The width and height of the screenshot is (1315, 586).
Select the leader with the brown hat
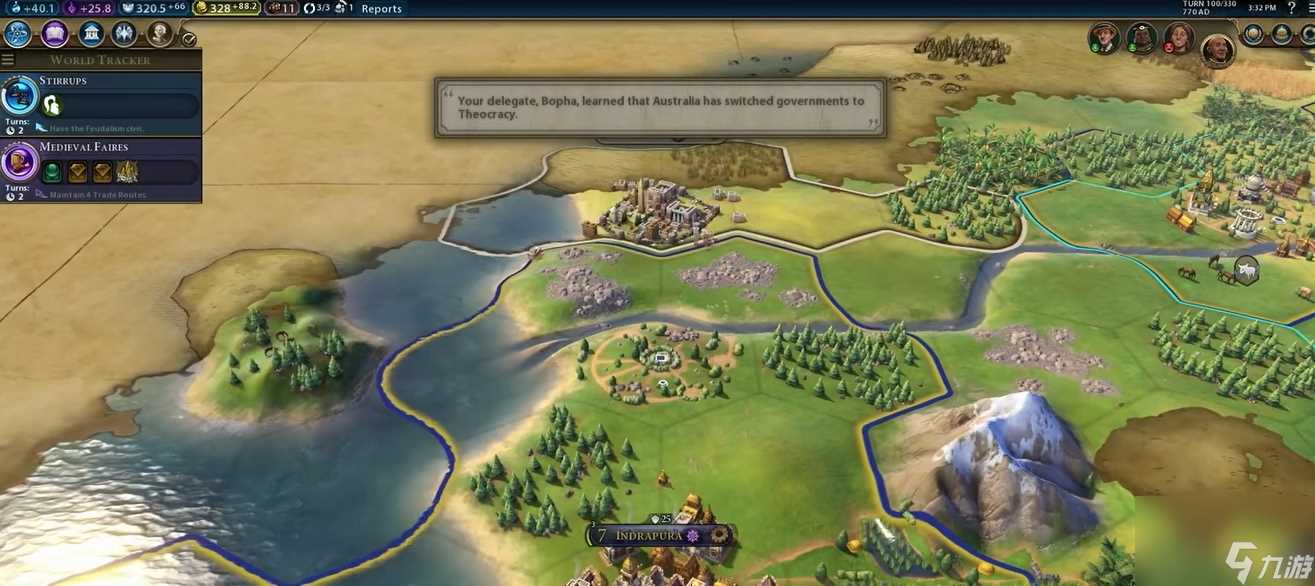click(x=1104, y=38)
